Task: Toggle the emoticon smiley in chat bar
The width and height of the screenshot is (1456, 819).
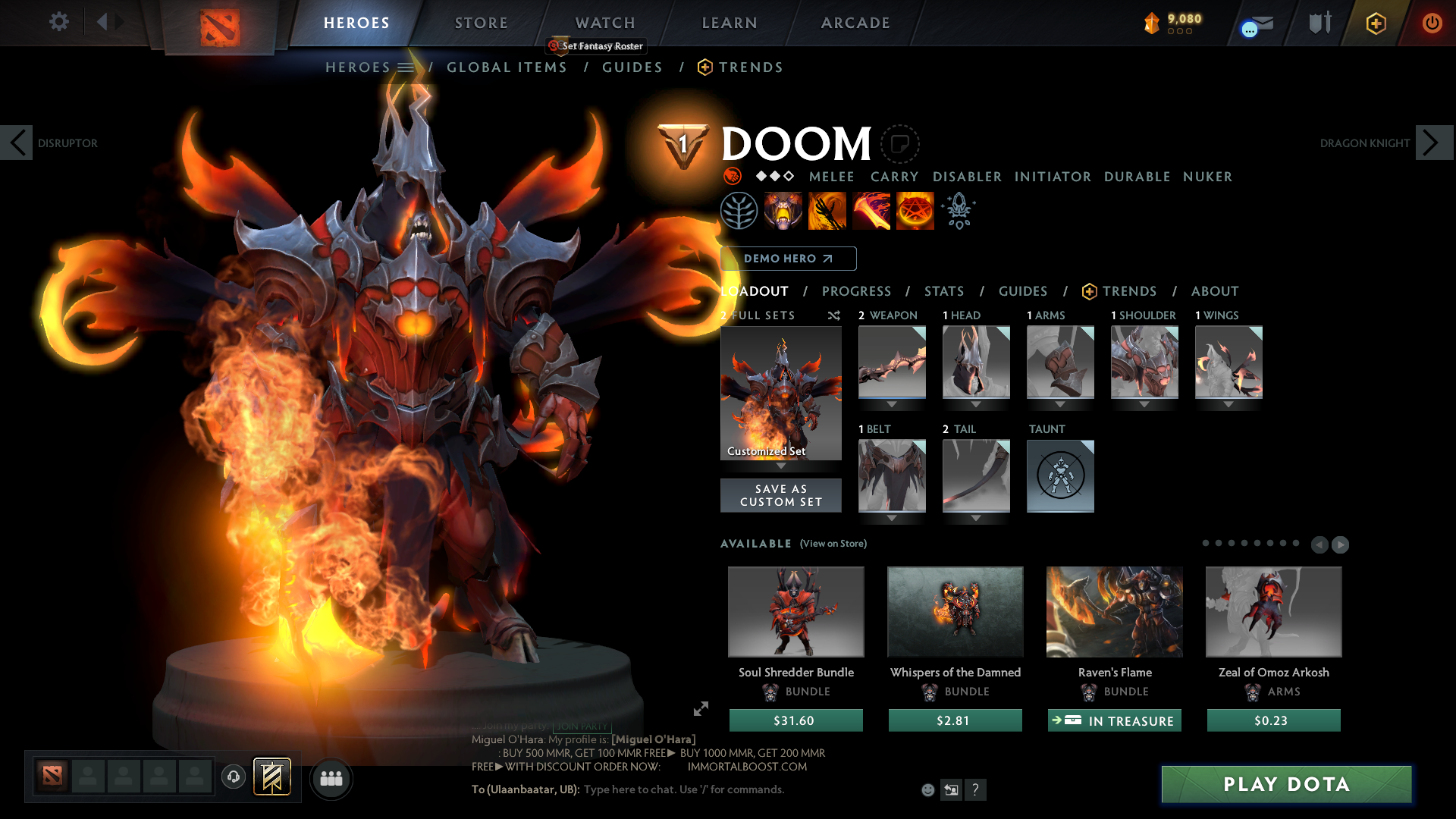Action: [927, 789]
